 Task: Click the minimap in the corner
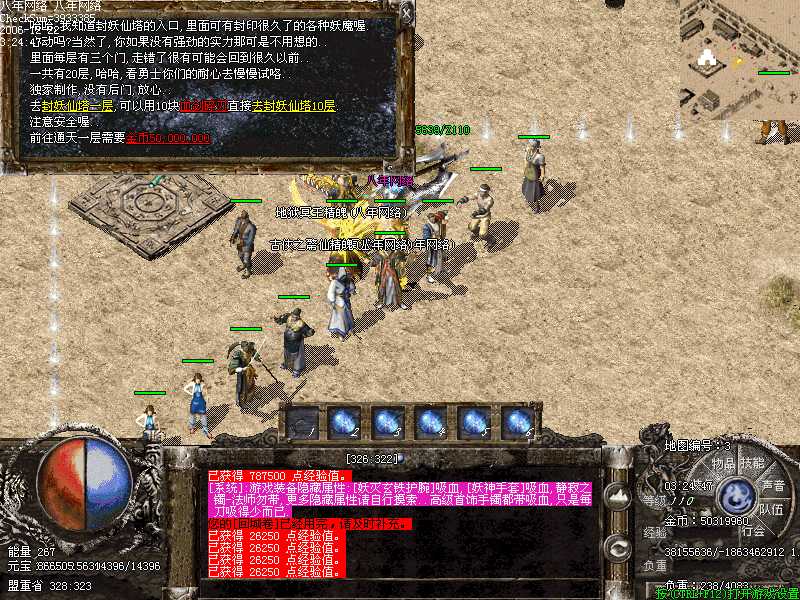pyautogui.click(x=738, y=58)
